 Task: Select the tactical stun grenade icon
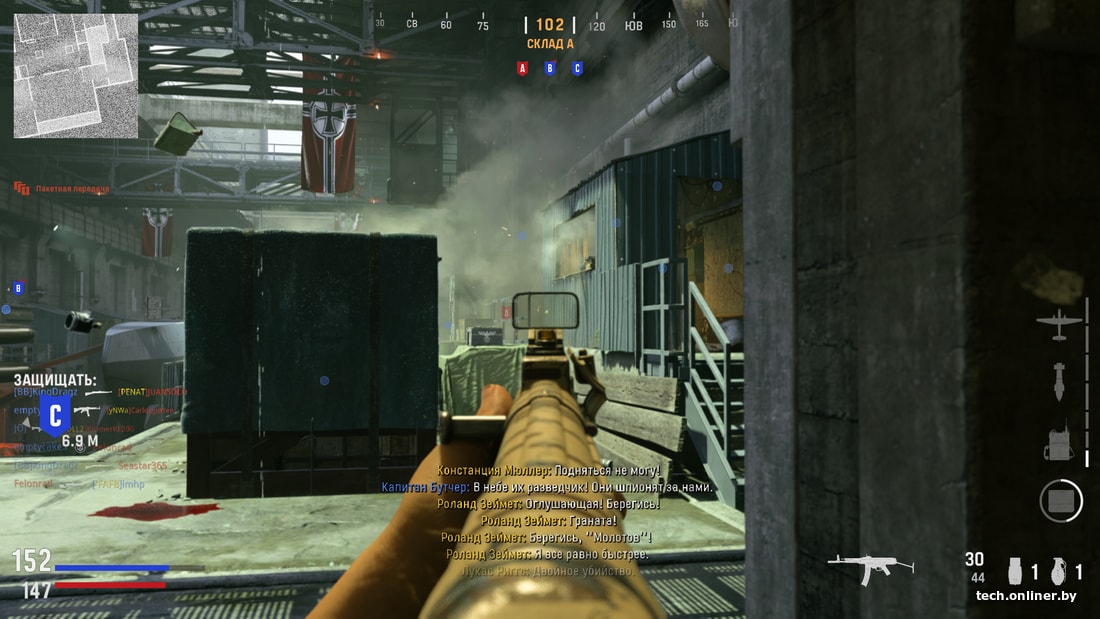(x=1015, y=571)
